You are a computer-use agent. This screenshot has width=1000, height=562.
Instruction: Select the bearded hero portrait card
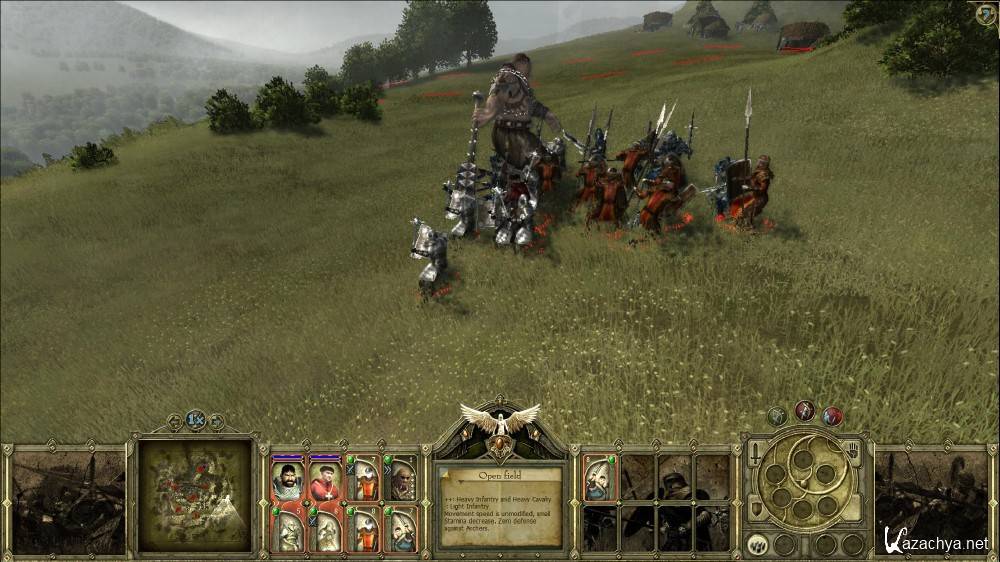(x=287, y=480)
